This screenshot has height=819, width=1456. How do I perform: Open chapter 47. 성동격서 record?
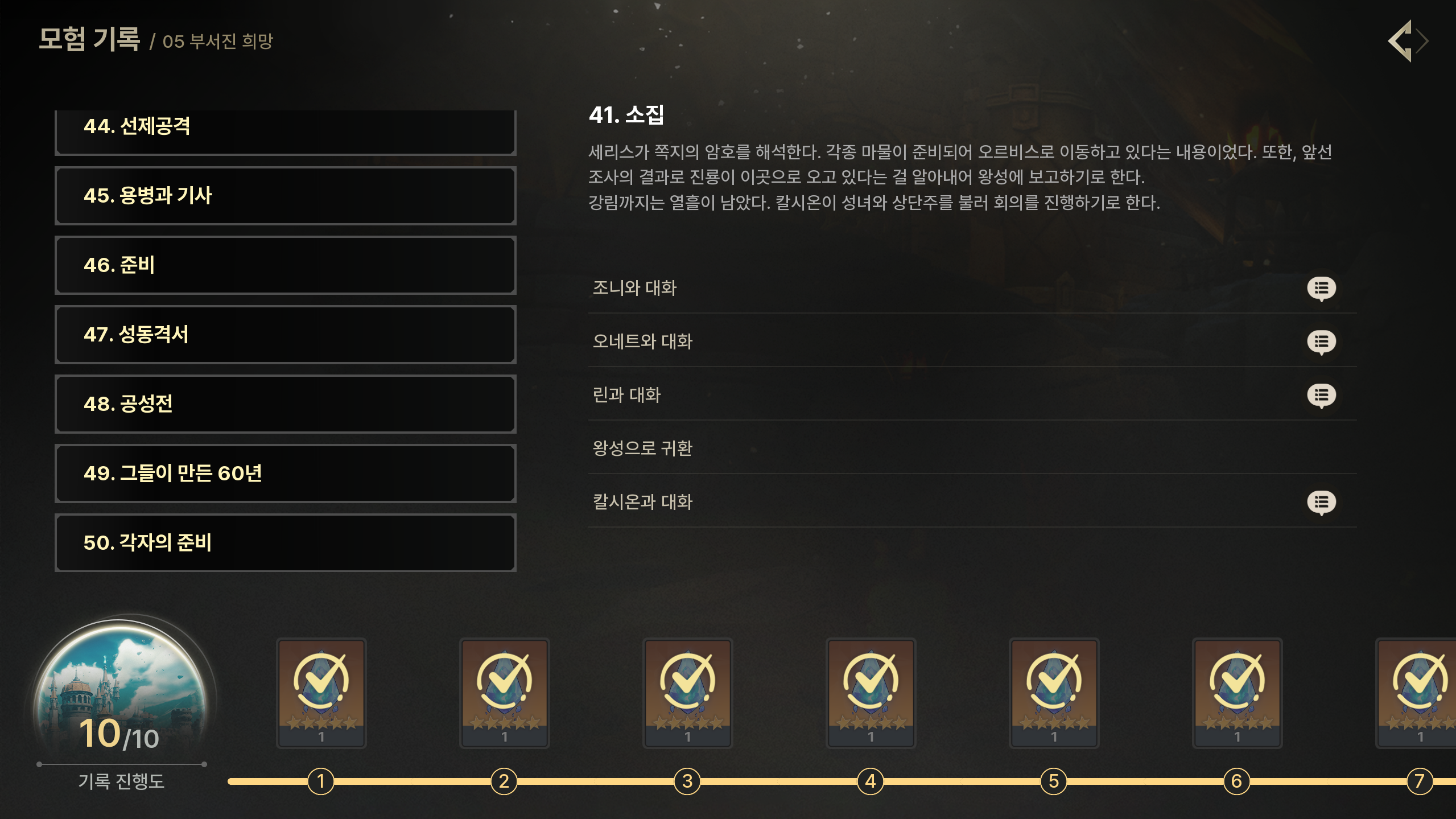click(x=285, y=335)
